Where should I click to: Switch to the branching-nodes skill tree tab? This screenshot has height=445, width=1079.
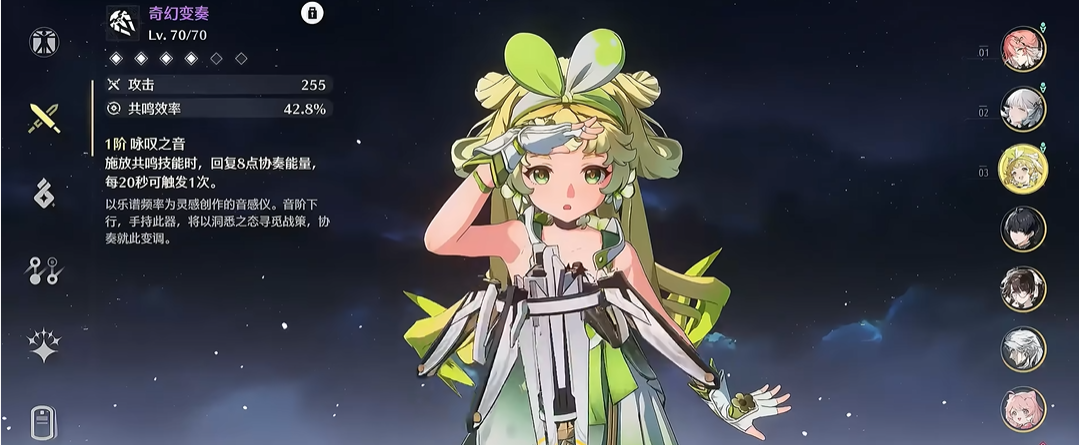coord(45,270)
